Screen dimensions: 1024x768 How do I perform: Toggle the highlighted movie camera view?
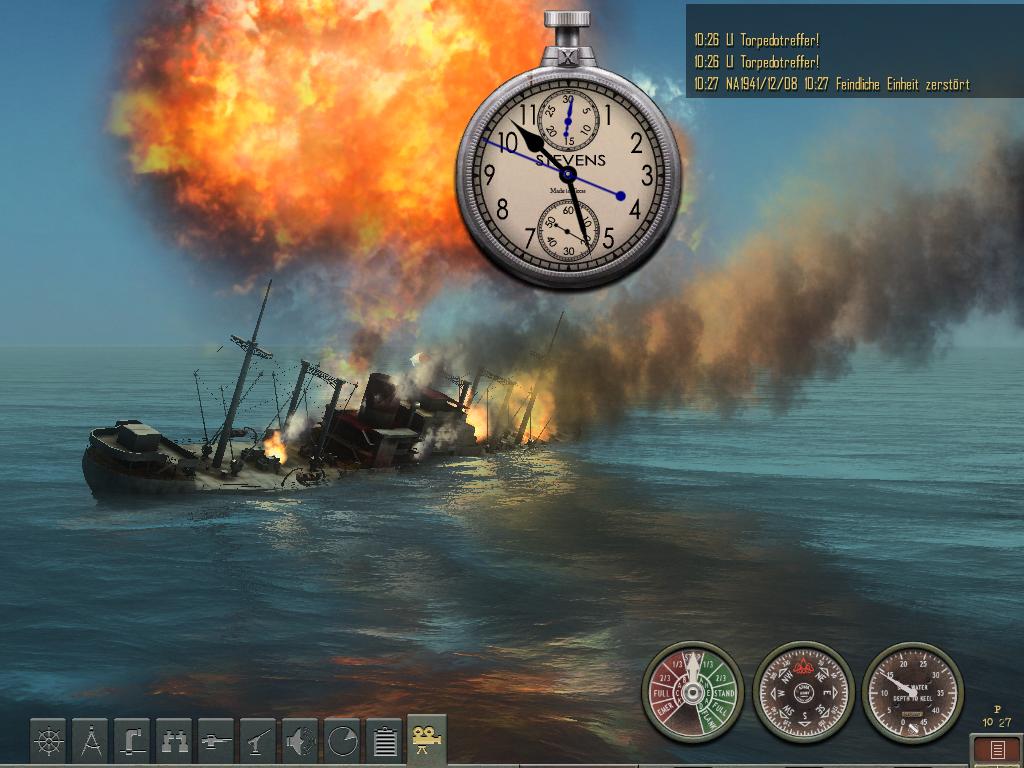tap(427, 740)
